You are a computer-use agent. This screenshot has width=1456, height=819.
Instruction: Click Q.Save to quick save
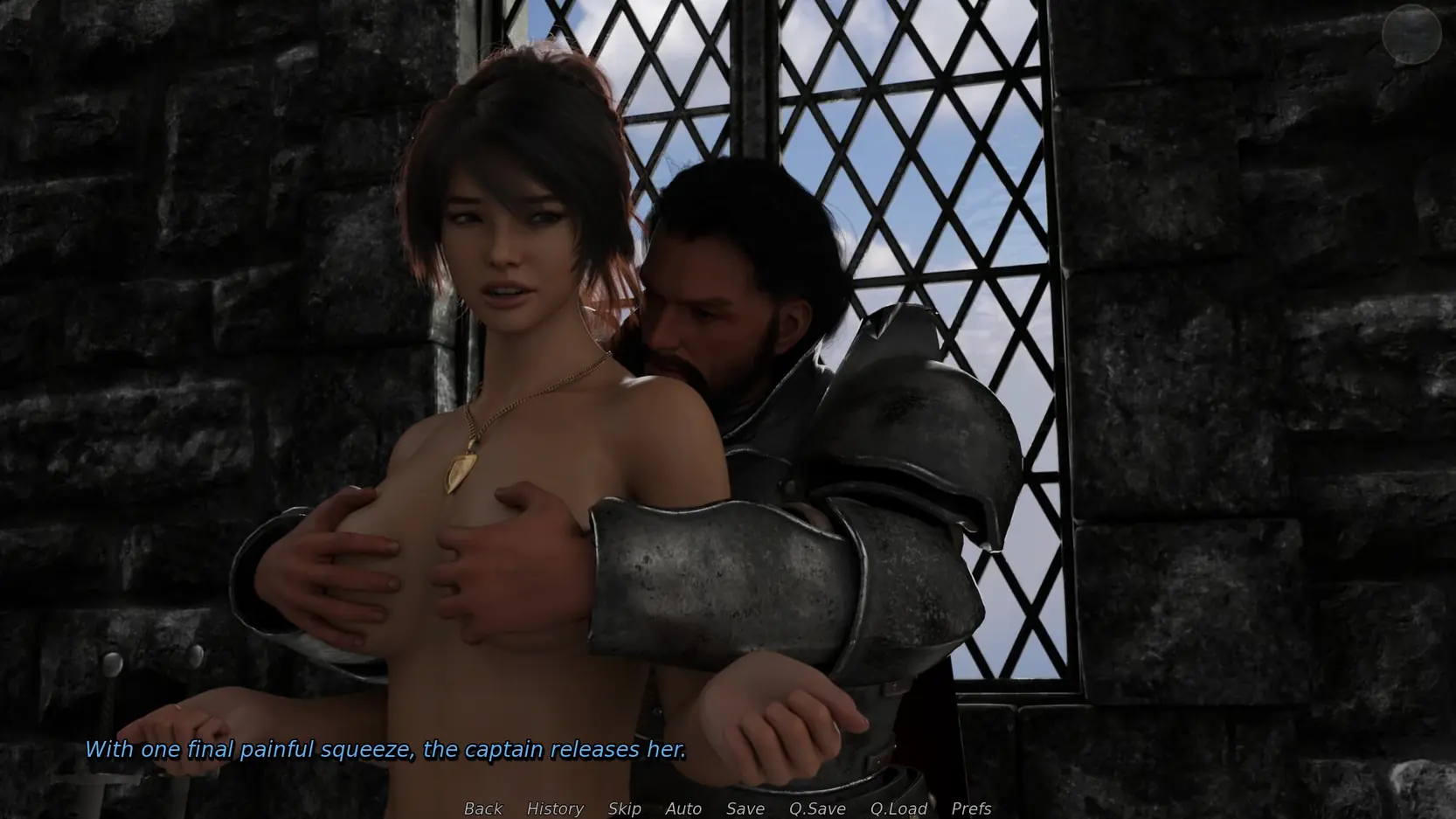pos(817,809)
